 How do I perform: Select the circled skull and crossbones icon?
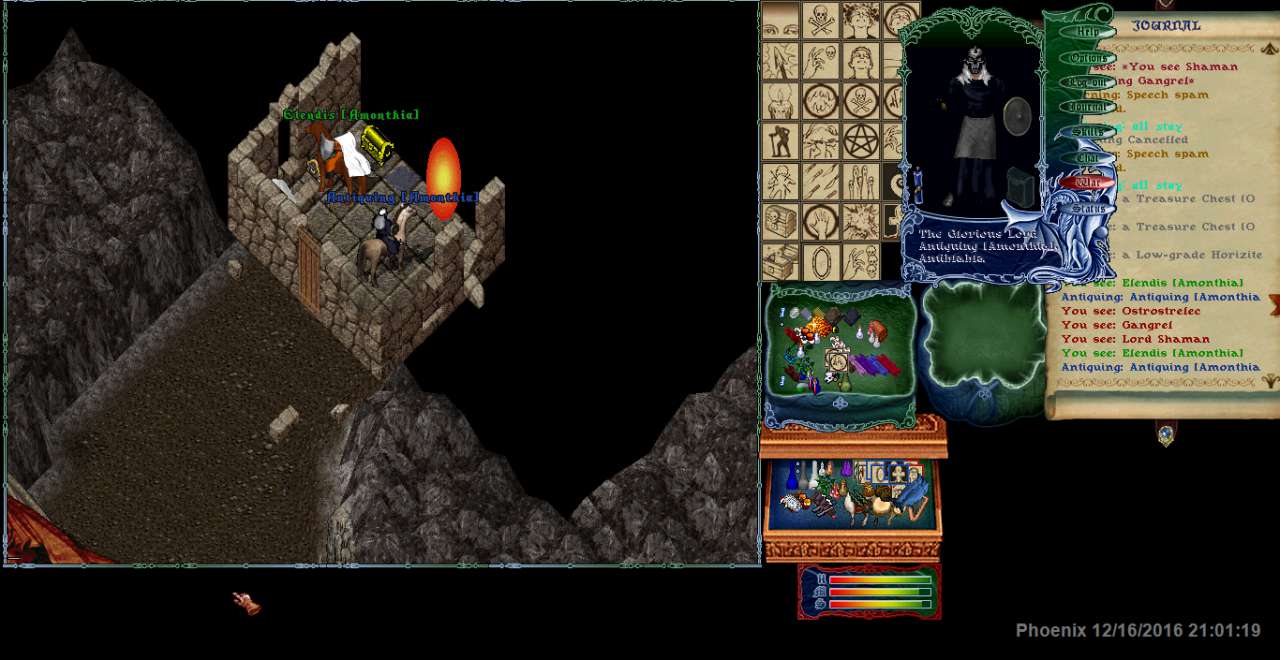(x=859, y=100)
